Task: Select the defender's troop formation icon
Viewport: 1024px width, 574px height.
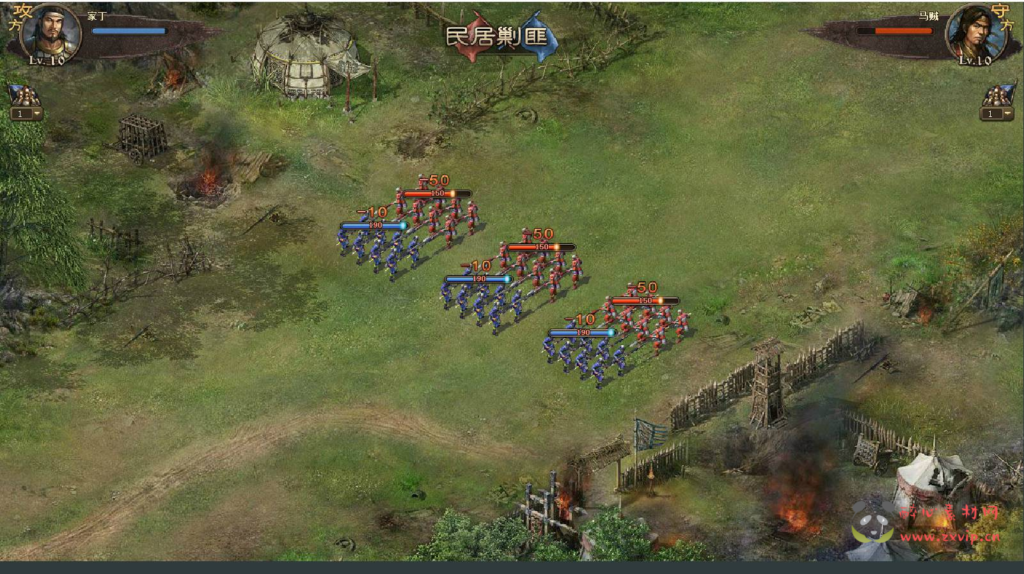Action: [996, 95]
